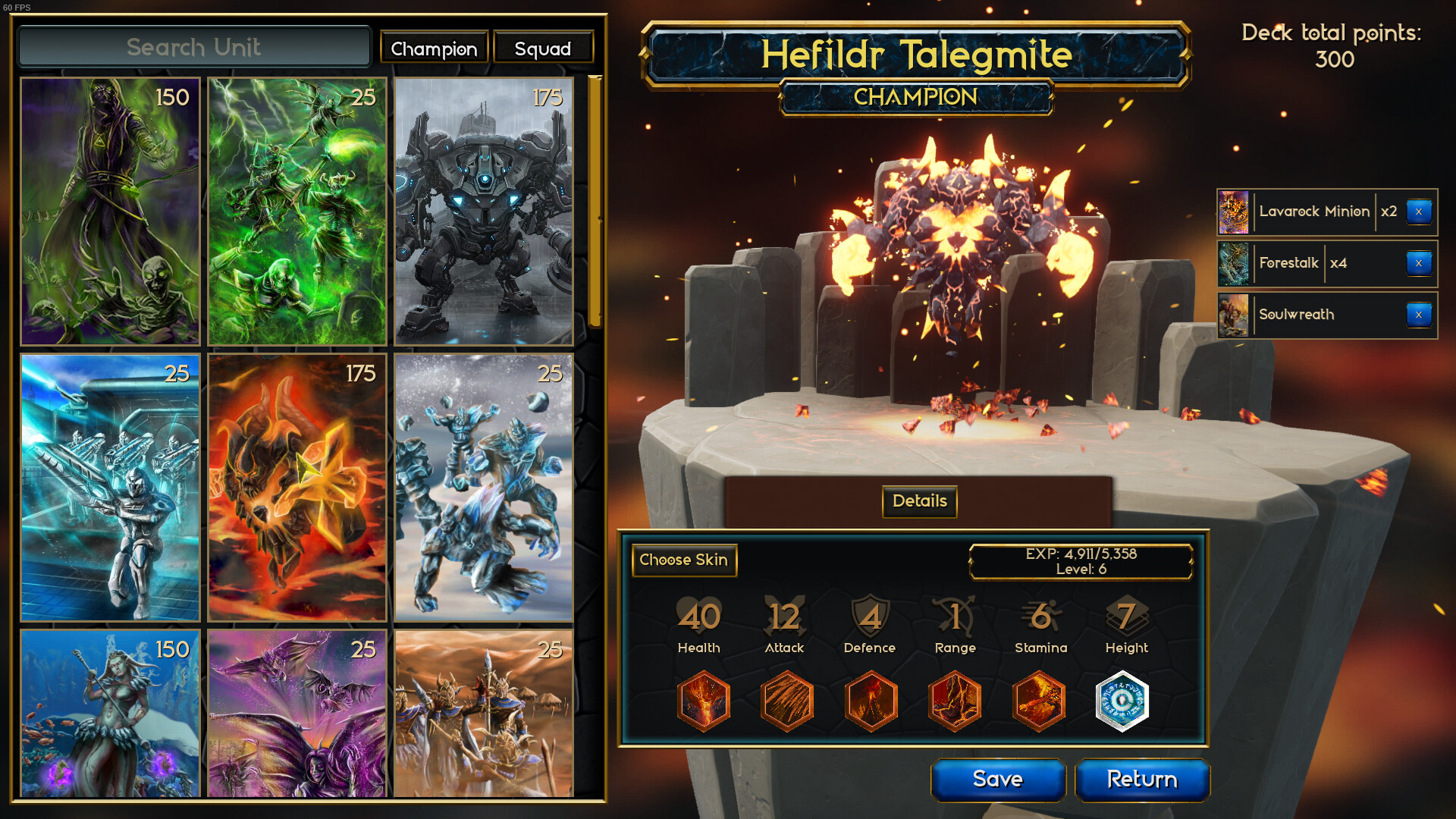1456x819 pixels.
Task: Select the second hexagonal ability icon
Action: tap(787, 701)
